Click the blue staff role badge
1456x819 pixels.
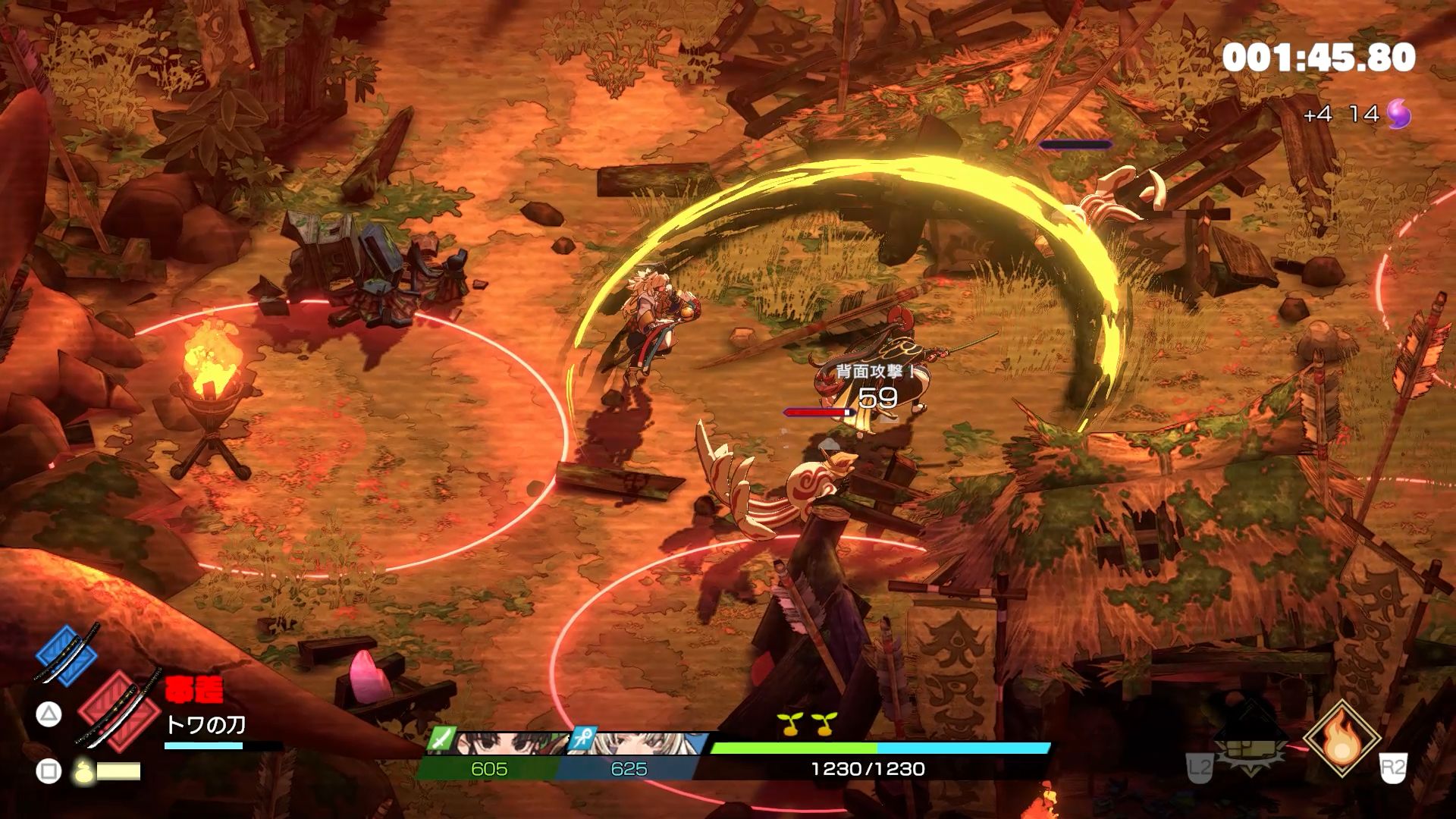point(584,739)
